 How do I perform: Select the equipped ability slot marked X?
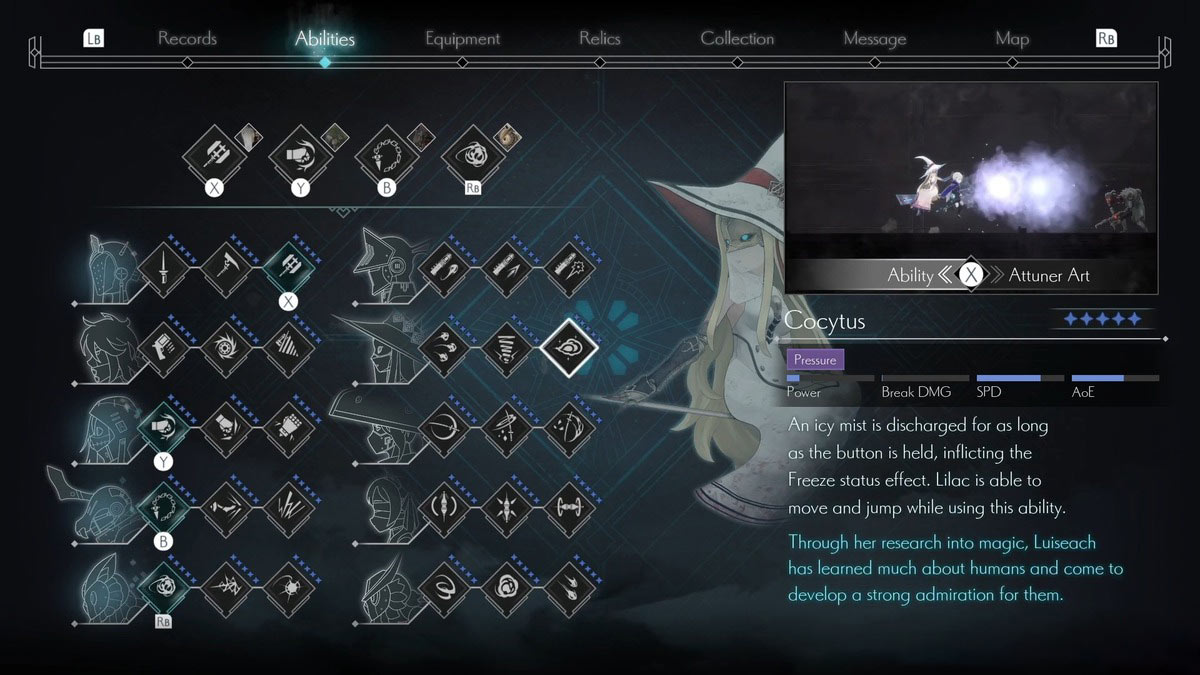pos(214,155)
